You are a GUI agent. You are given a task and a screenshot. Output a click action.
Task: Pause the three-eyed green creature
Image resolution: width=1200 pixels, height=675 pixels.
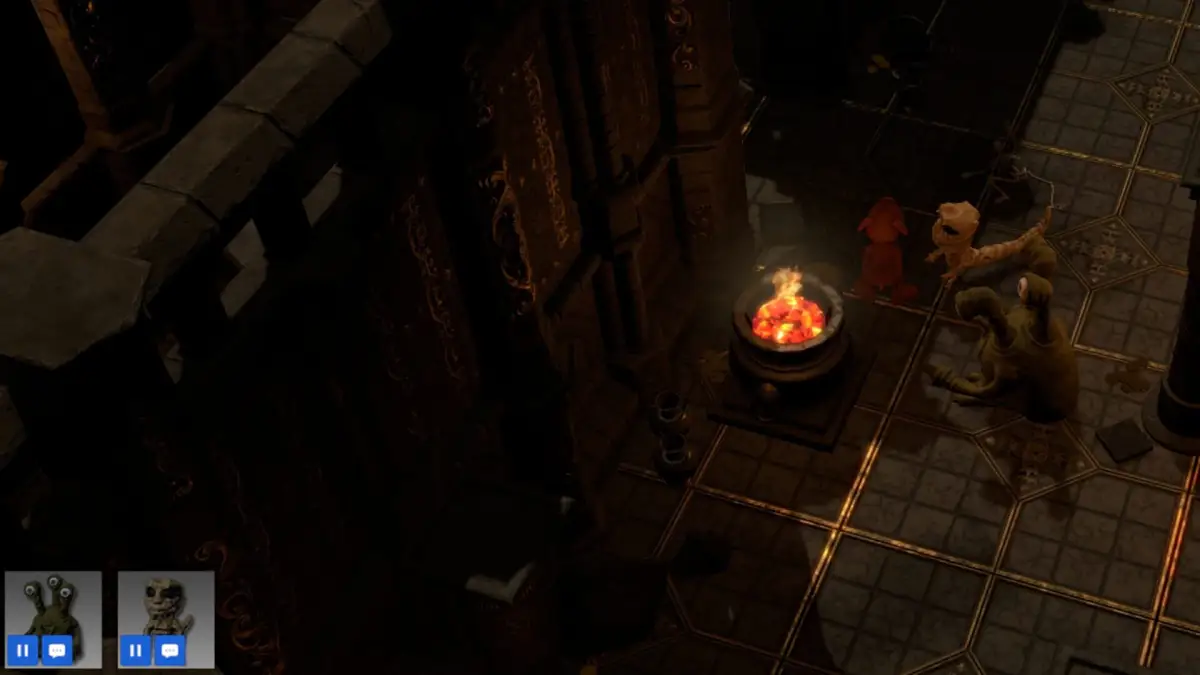23,650
